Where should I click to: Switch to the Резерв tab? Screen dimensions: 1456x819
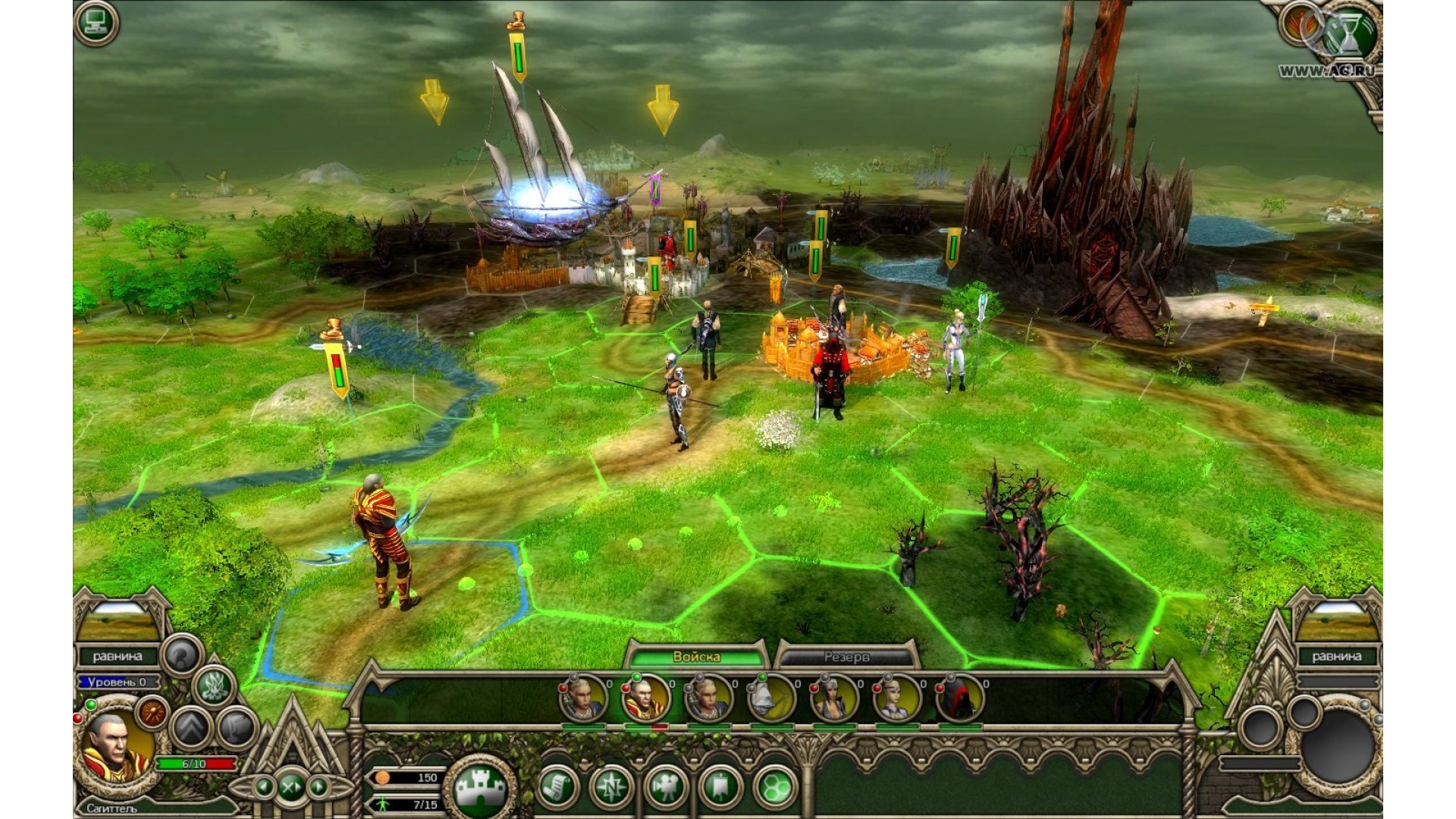(x=846, y=657)
